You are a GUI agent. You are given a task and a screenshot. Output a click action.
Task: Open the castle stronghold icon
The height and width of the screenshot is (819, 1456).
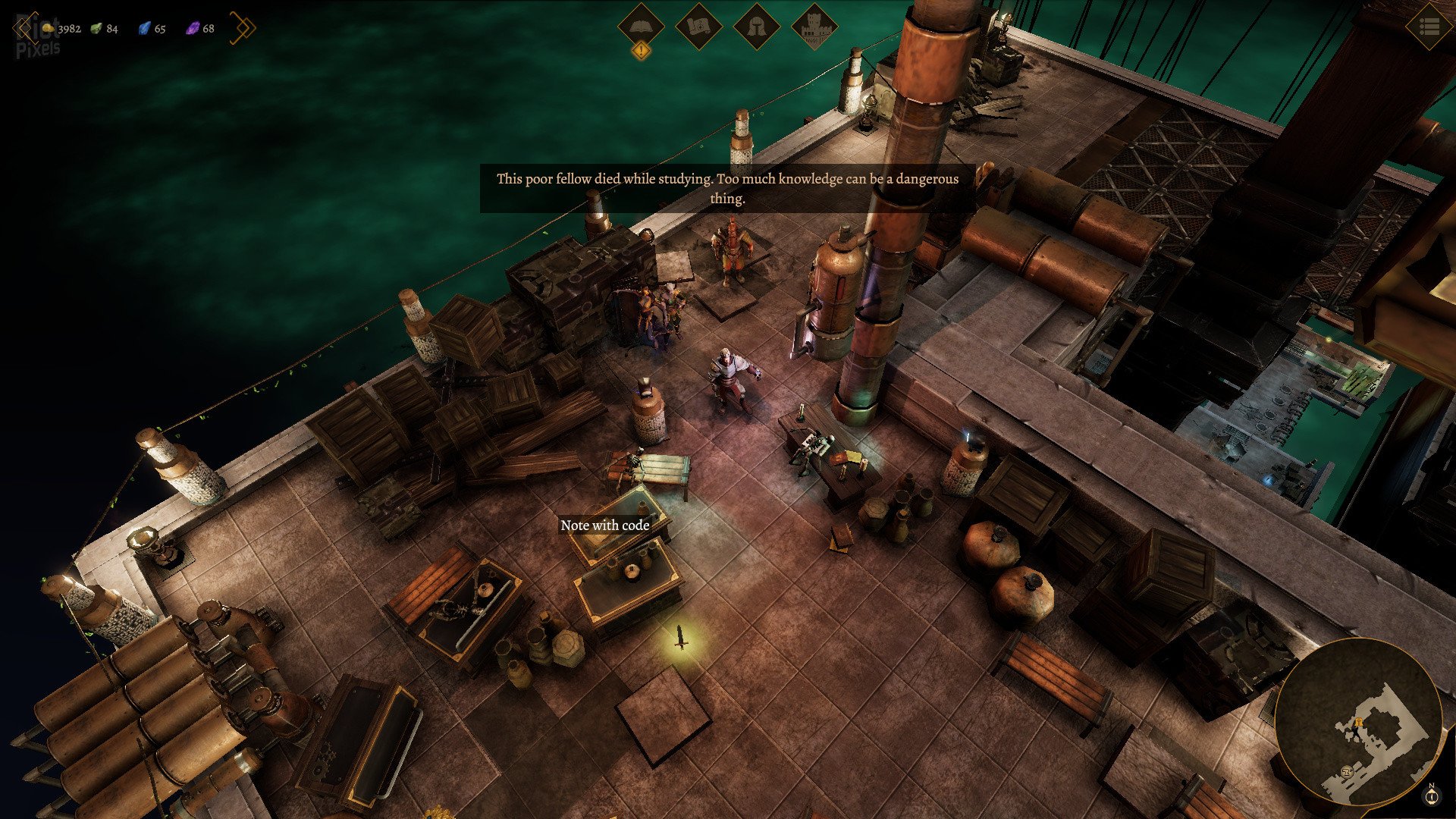[x=814, y=27]
